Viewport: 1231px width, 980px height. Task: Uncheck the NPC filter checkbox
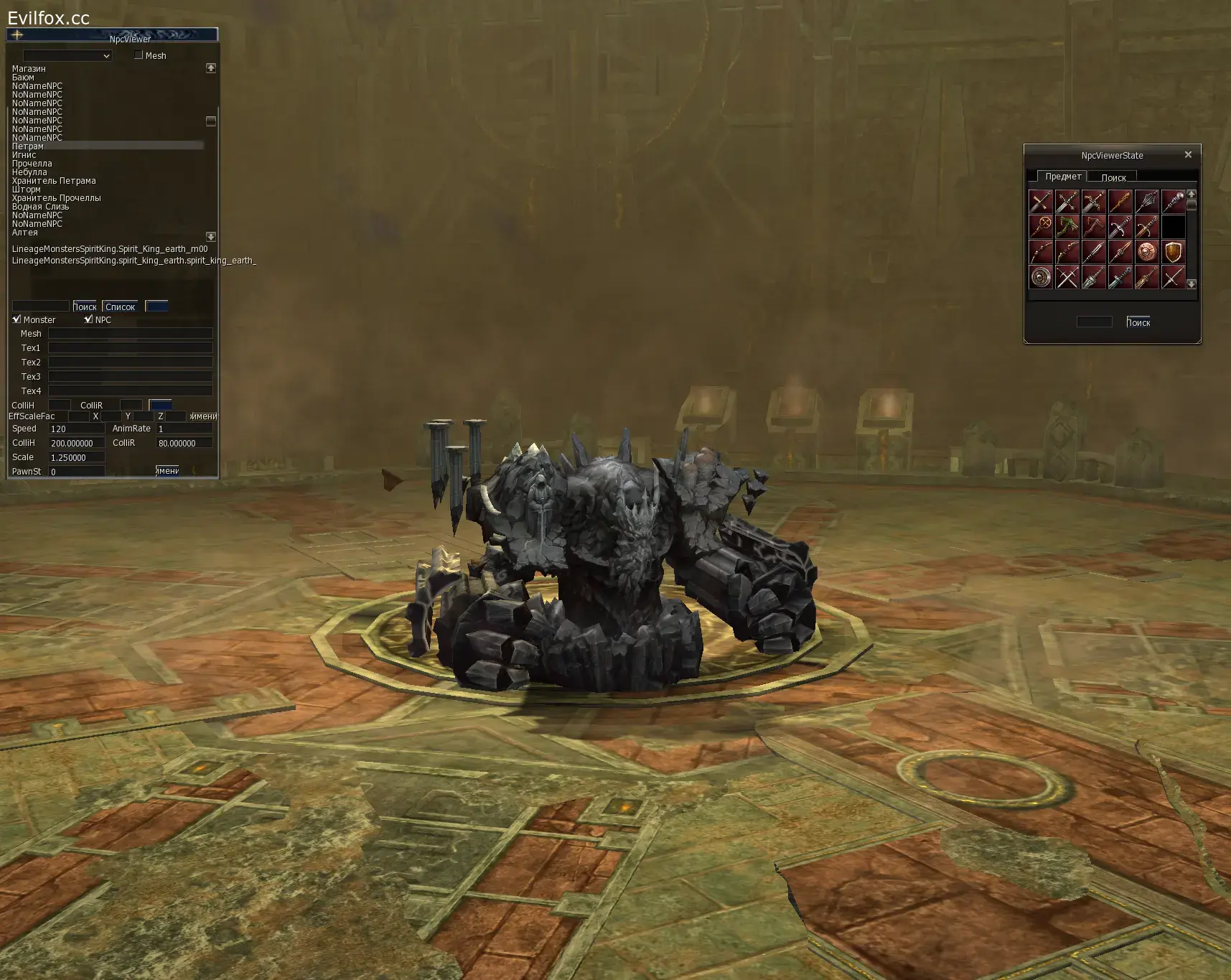[90, 319]
